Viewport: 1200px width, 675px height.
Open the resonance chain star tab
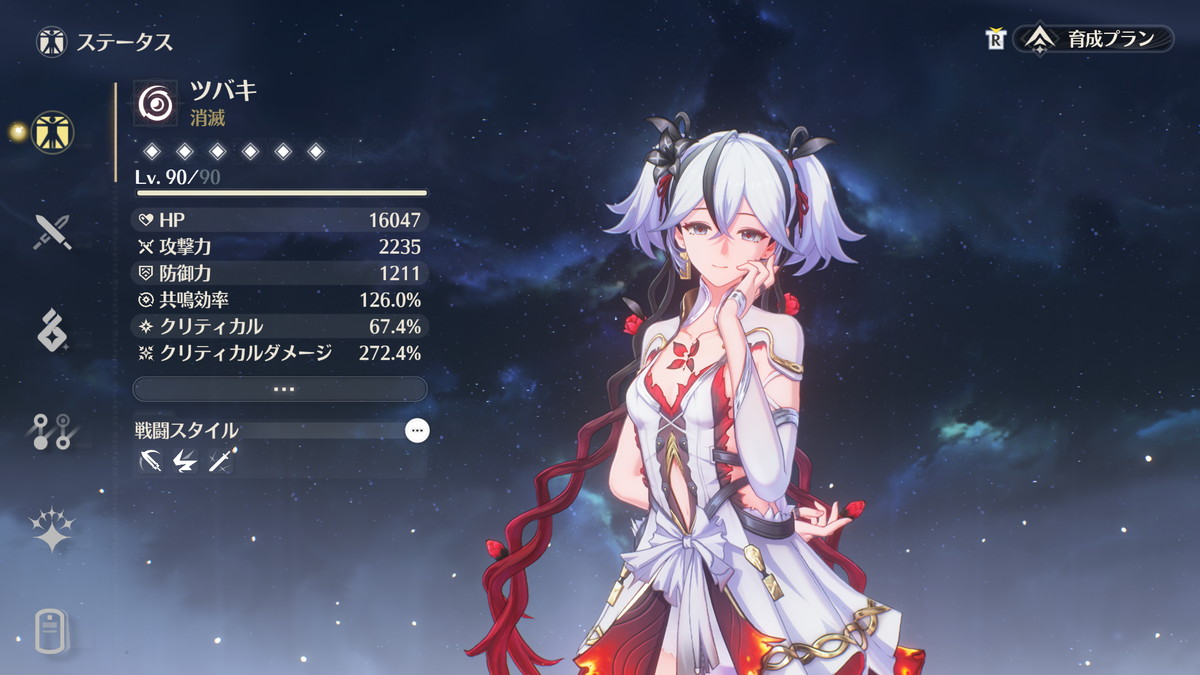[50, 531]
